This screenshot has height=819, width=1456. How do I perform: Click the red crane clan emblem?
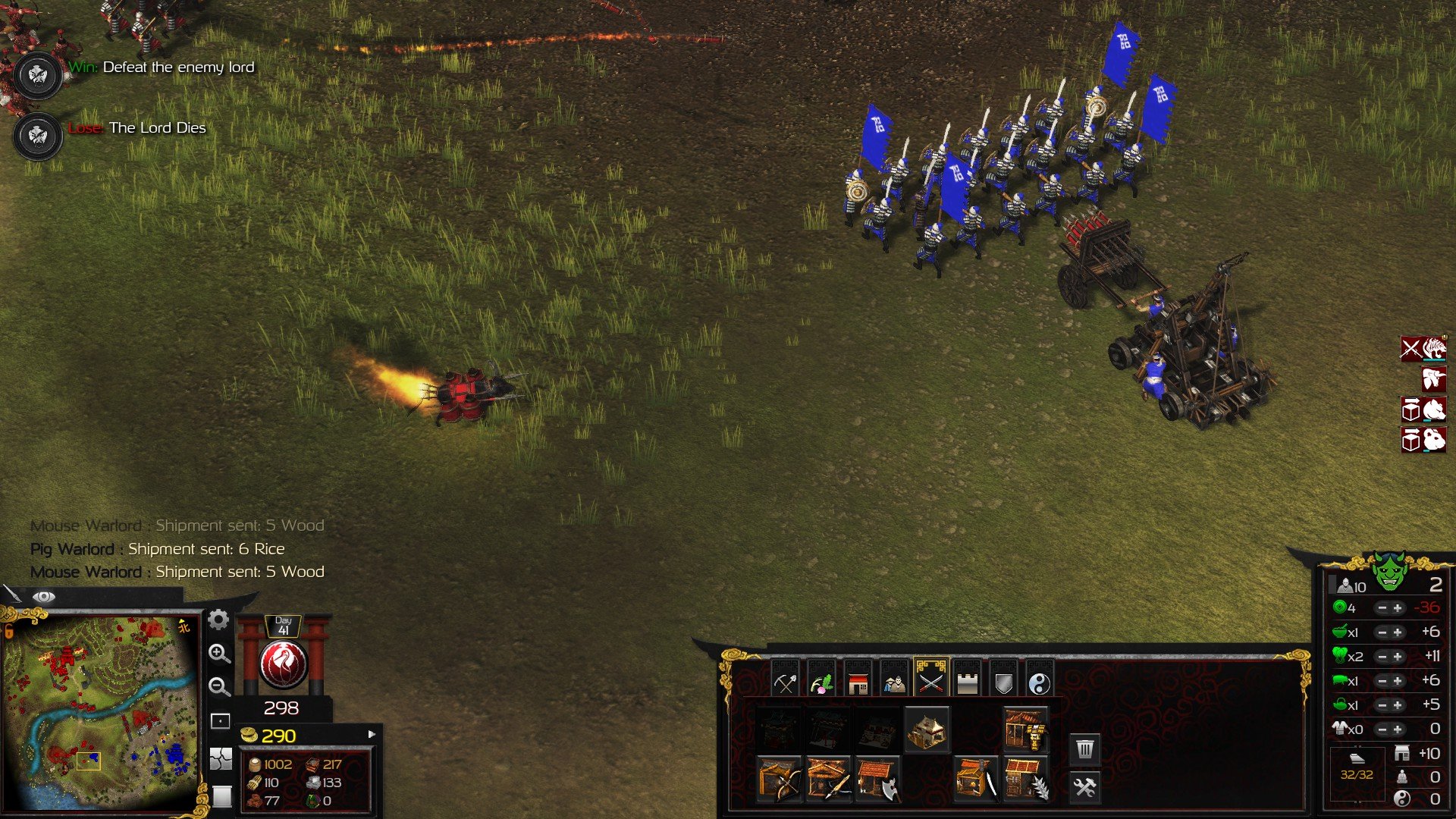(x=283, y=664)
